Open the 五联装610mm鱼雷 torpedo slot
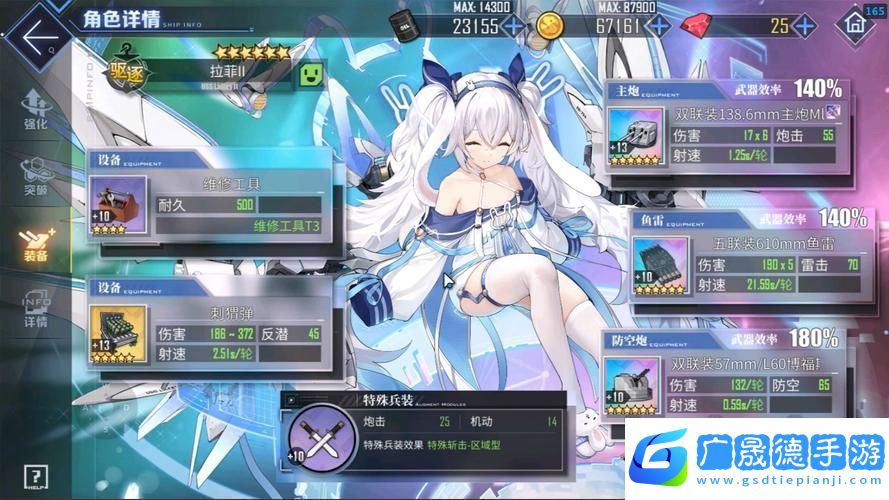Screen dimensions: 889x500 point(660,265)
